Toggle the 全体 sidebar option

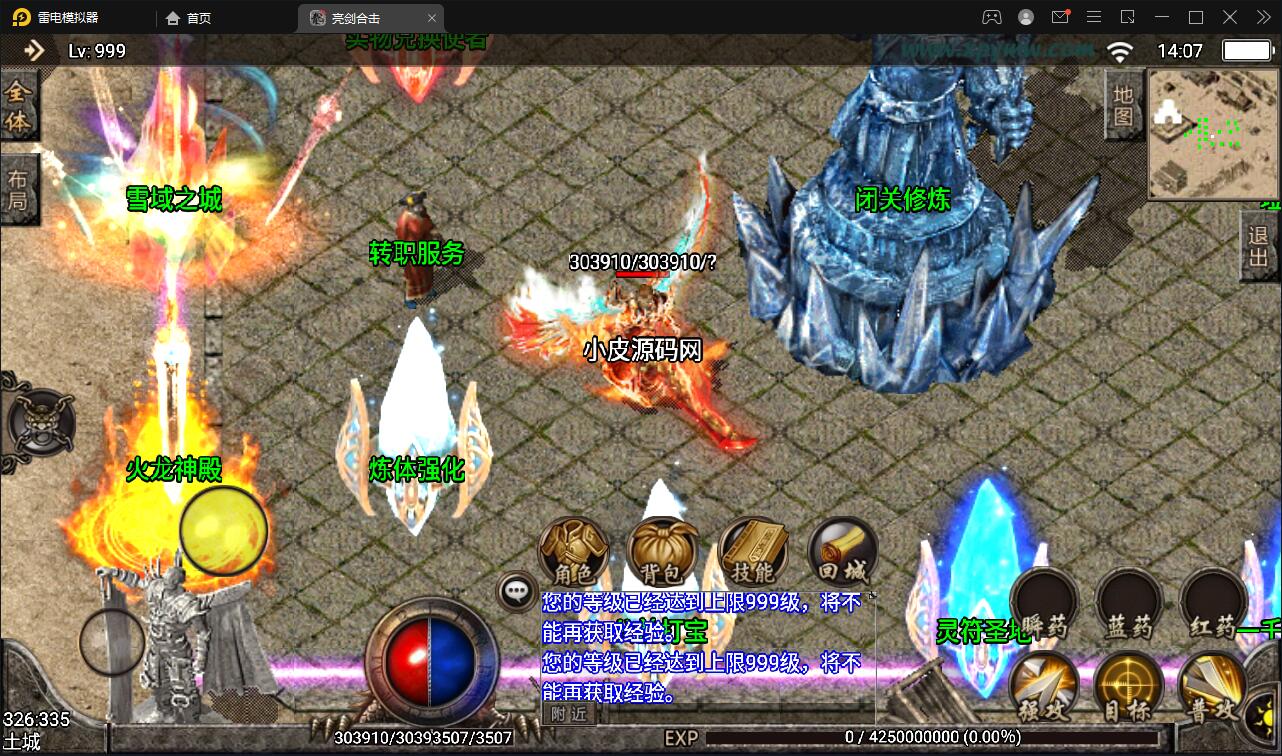click(x=21, y=105)
